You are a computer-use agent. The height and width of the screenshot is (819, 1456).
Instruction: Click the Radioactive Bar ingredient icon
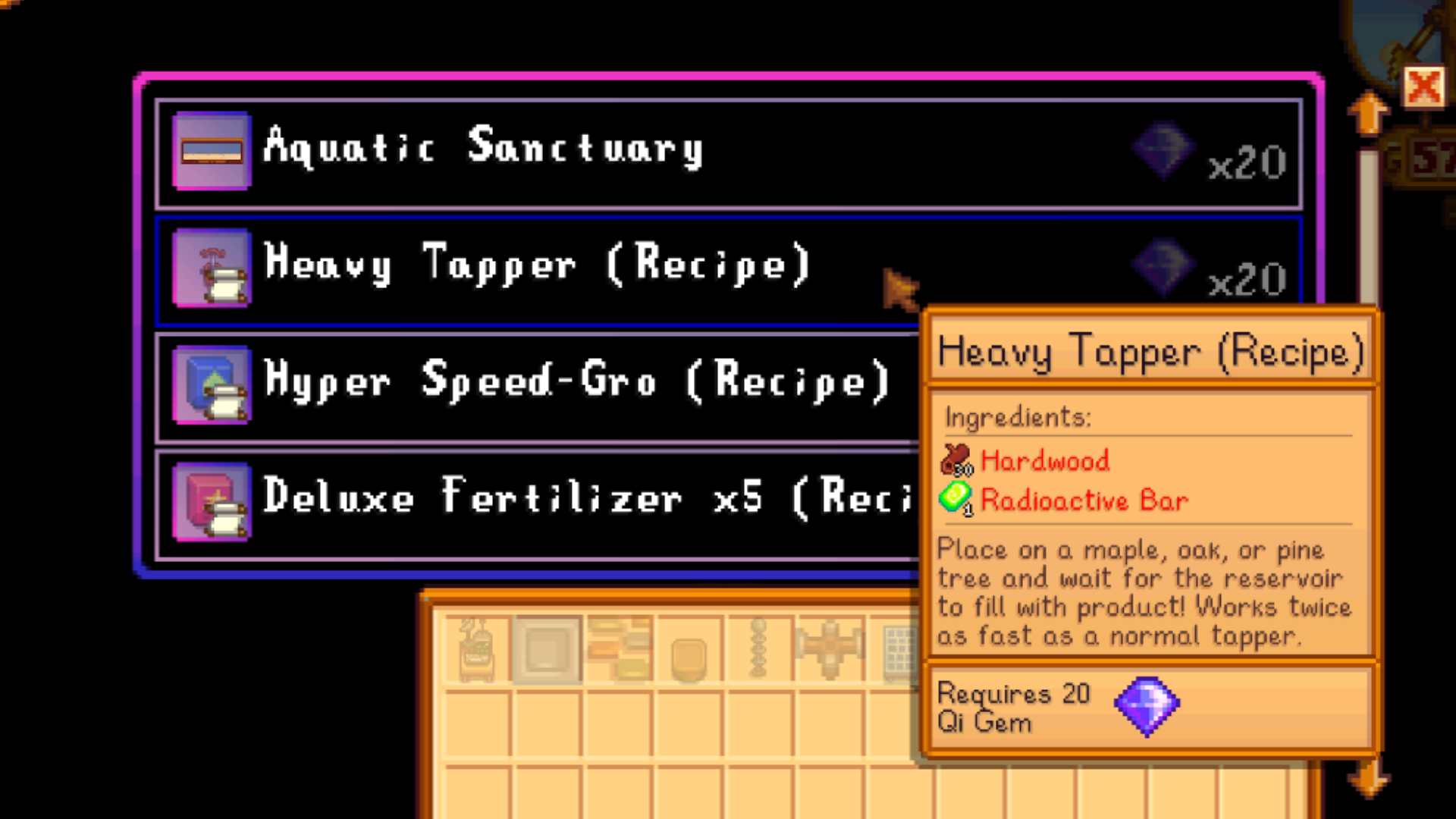(955, 498)
